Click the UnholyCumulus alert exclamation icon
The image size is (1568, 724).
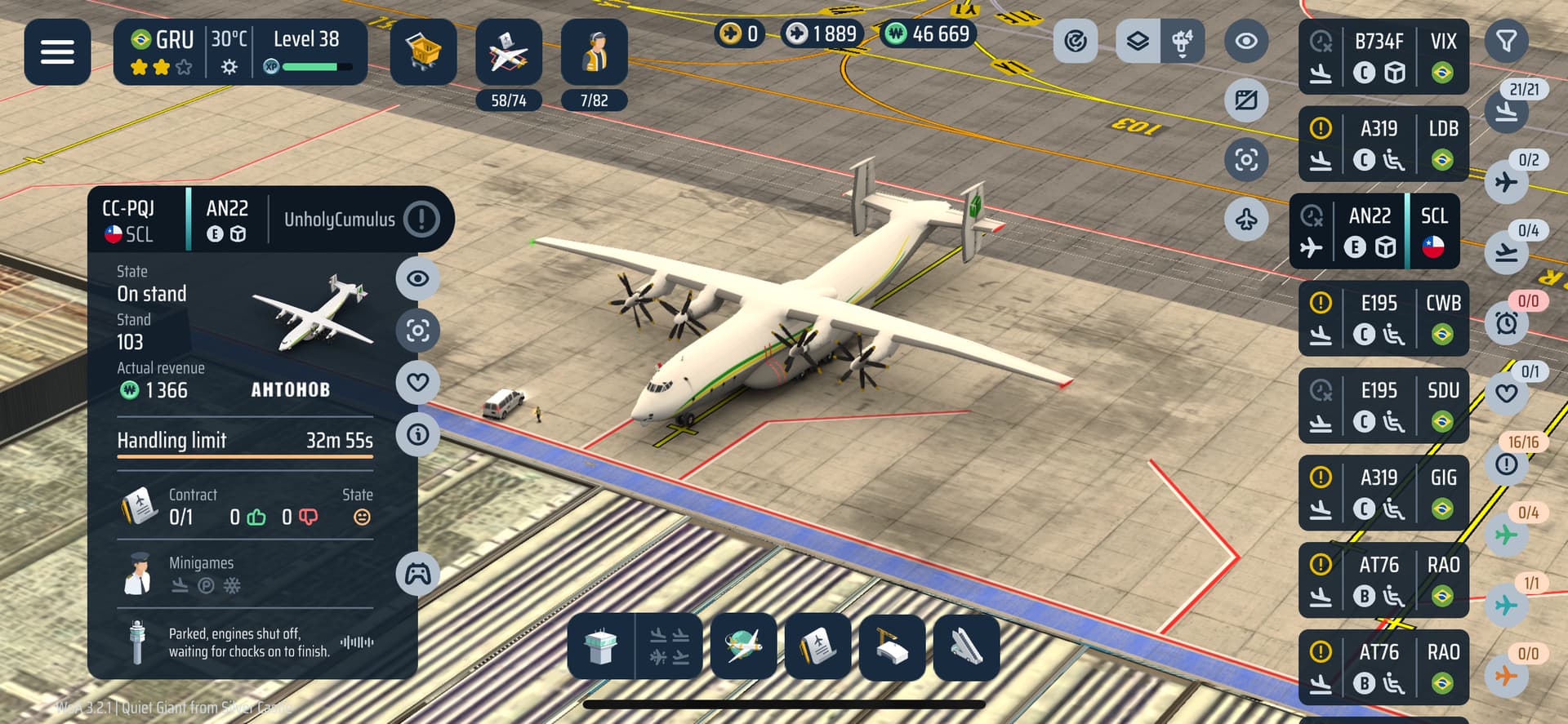tap(421, 219)
